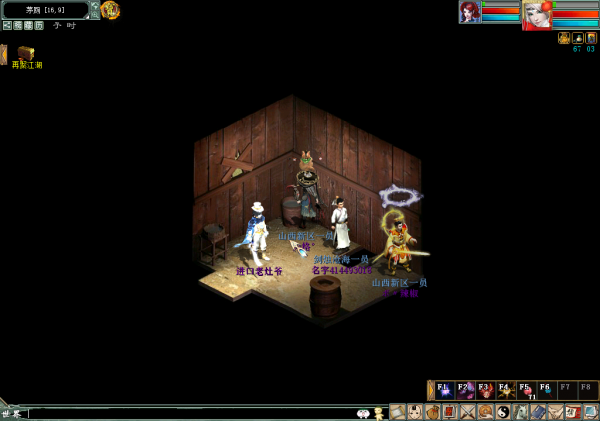
Task: Open the yin-yang symbol menu icon
Action: click(503, 412)
